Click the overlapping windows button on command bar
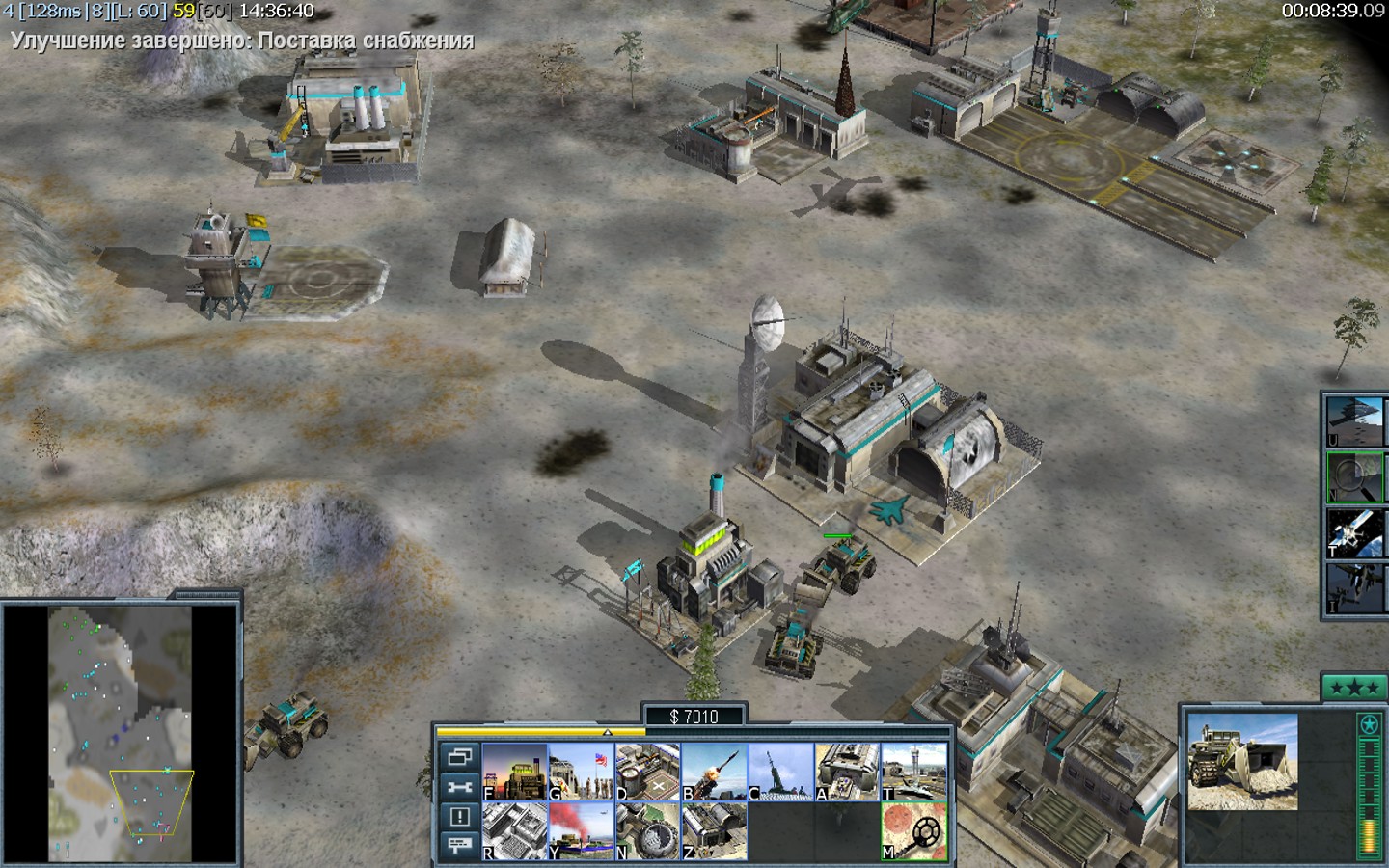 [x=459, y=757]
